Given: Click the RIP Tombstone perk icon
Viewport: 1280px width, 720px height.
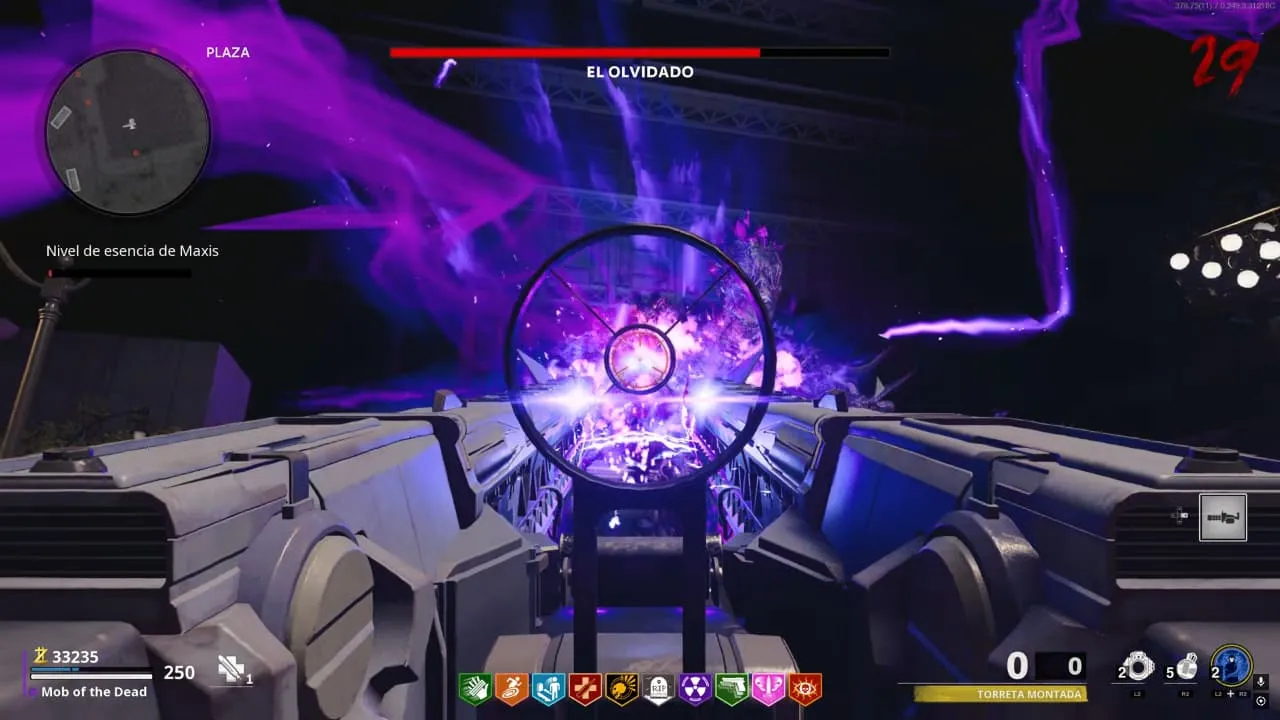Looking at the screenshot, I should (658, 689).
